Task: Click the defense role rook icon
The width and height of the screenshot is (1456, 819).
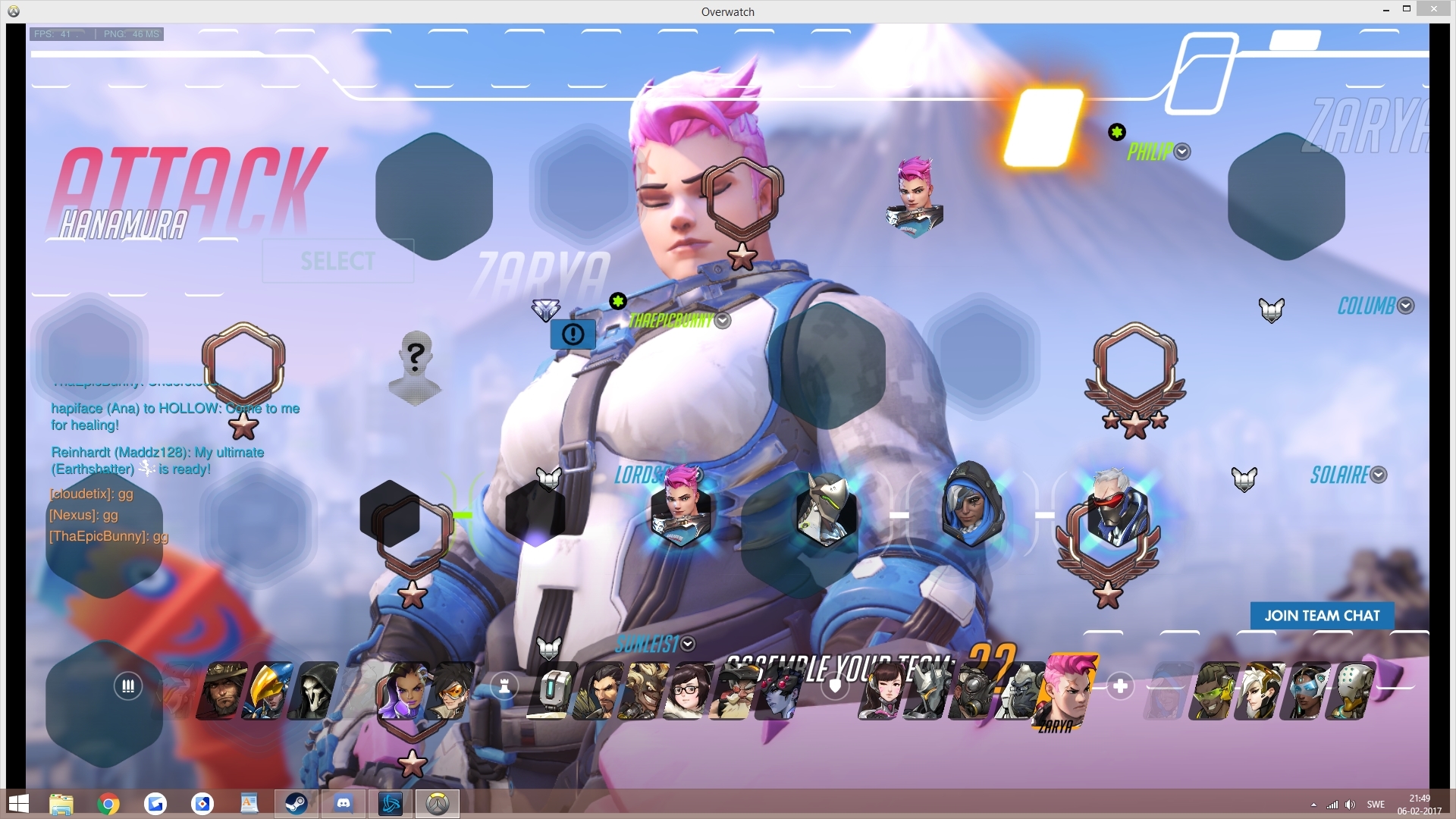Action: pyautogui.click(x=504, y=686)
